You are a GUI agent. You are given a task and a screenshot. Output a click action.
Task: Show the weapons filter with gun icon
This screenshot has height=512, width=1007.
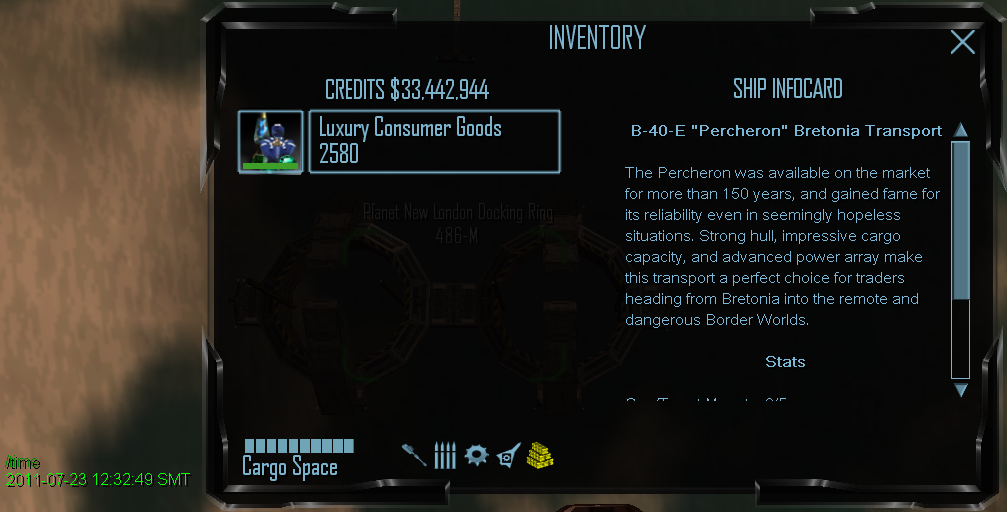pyautogui.click(x=414, y=455)
